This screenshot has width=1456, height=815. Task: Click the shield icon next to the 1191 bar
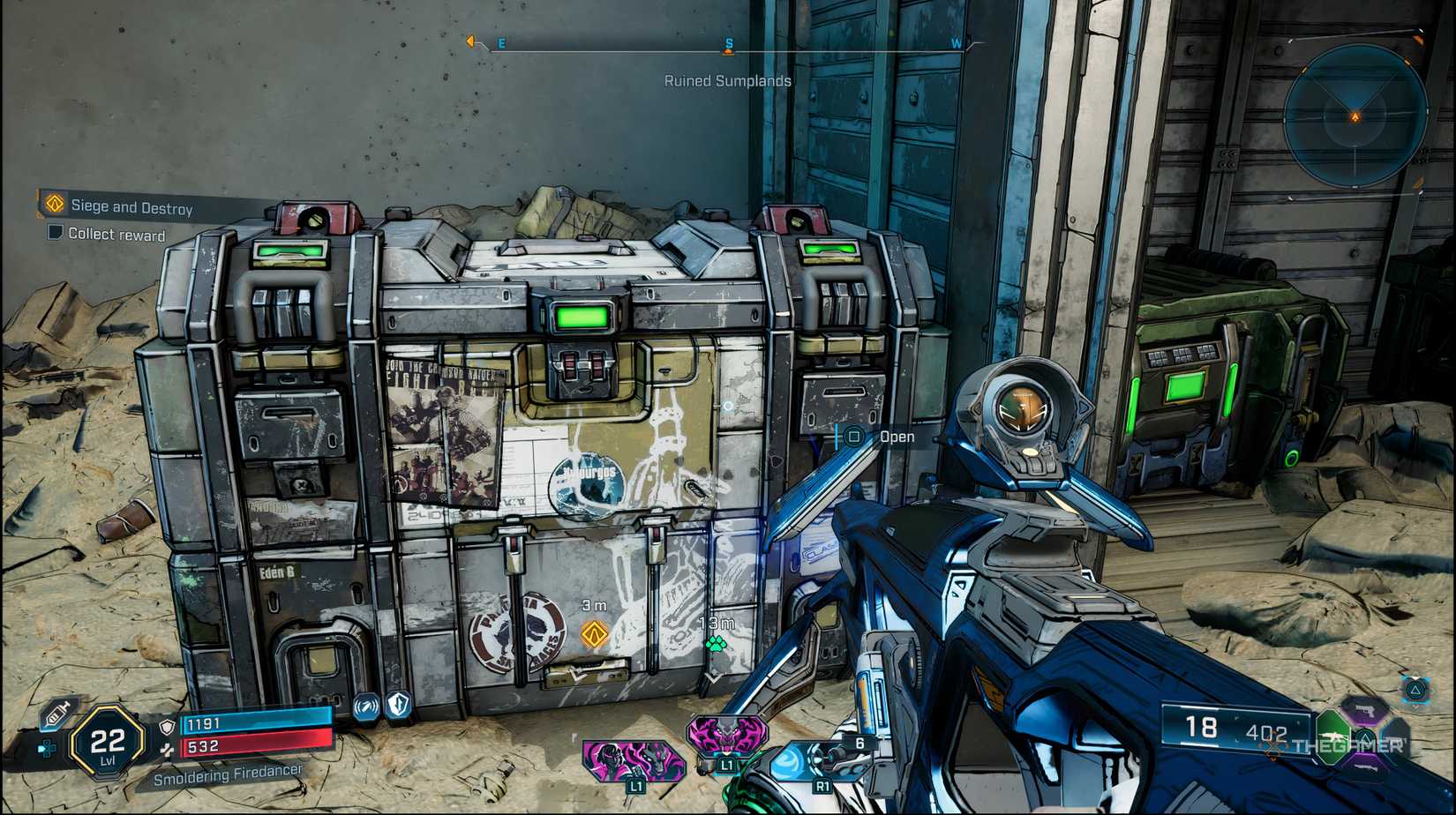(x=166, y=726)
